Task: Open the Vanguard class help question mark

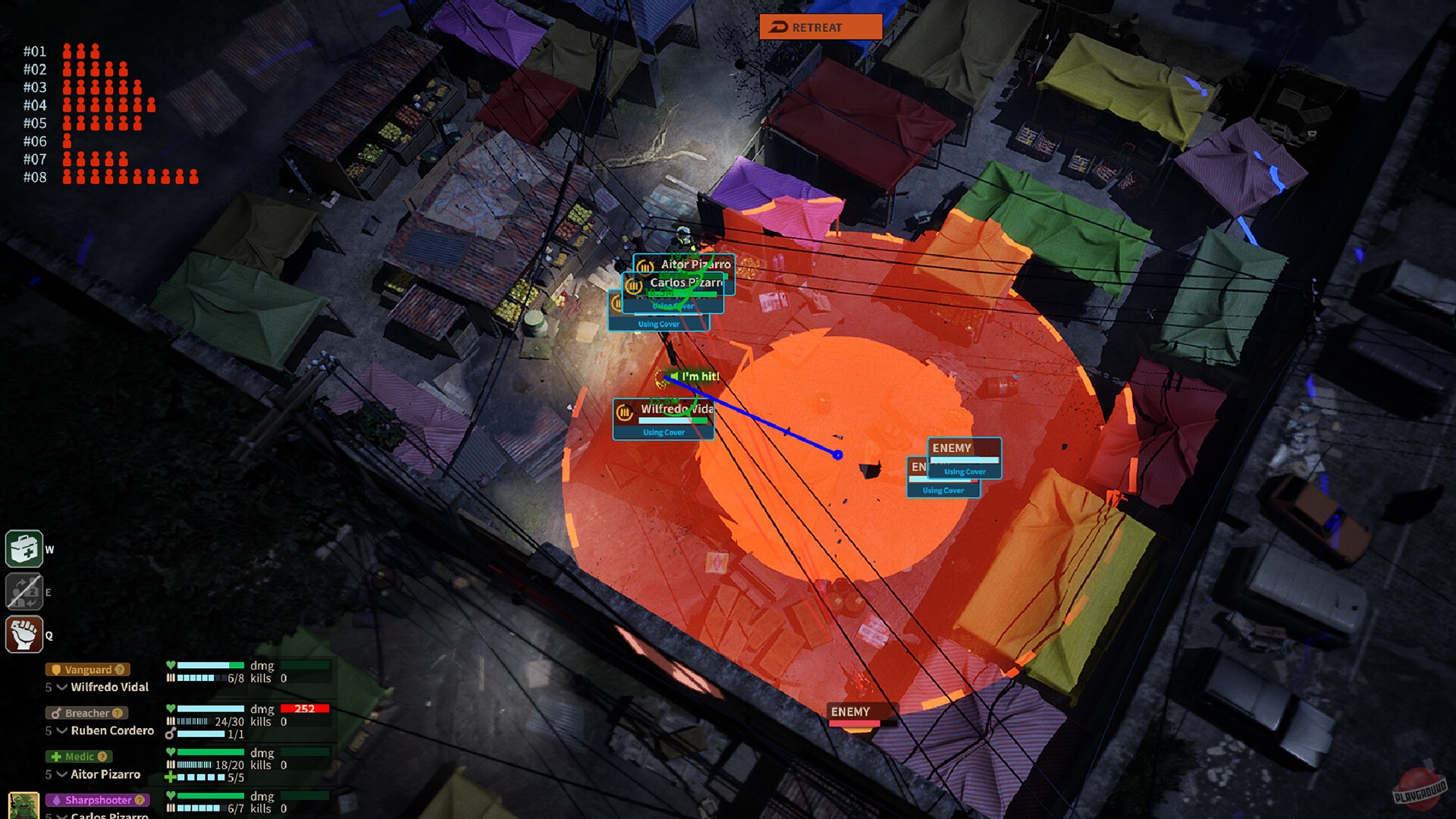Action: pos(120,670)
